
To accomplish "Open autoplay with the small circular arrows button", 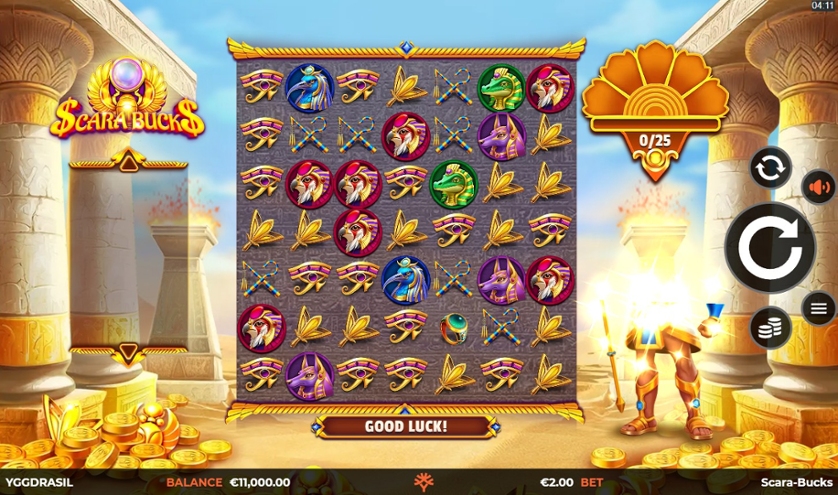I will [770, 167].
